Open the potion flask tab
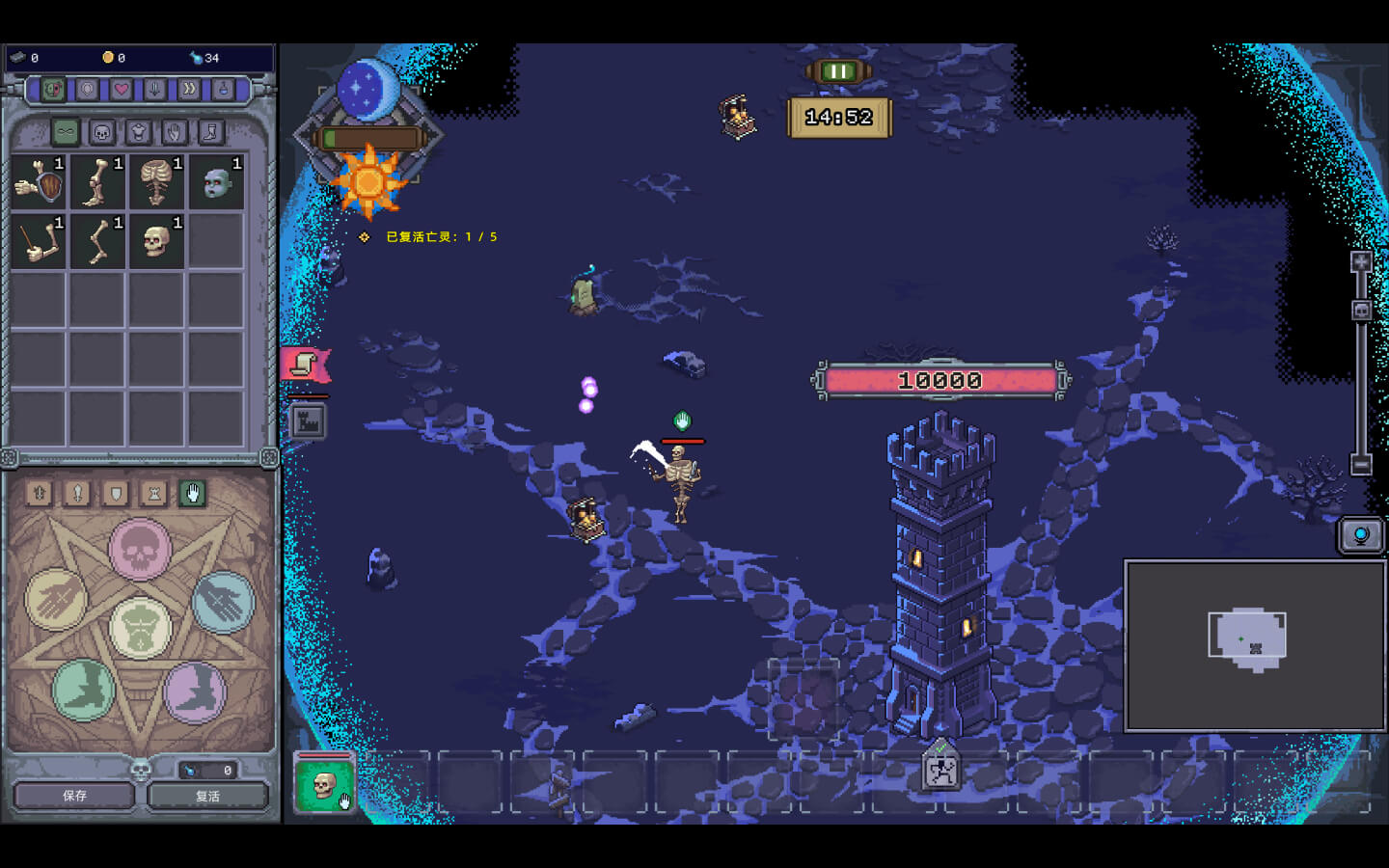Viewport: 1389px width, 868px height. point(223,90)
